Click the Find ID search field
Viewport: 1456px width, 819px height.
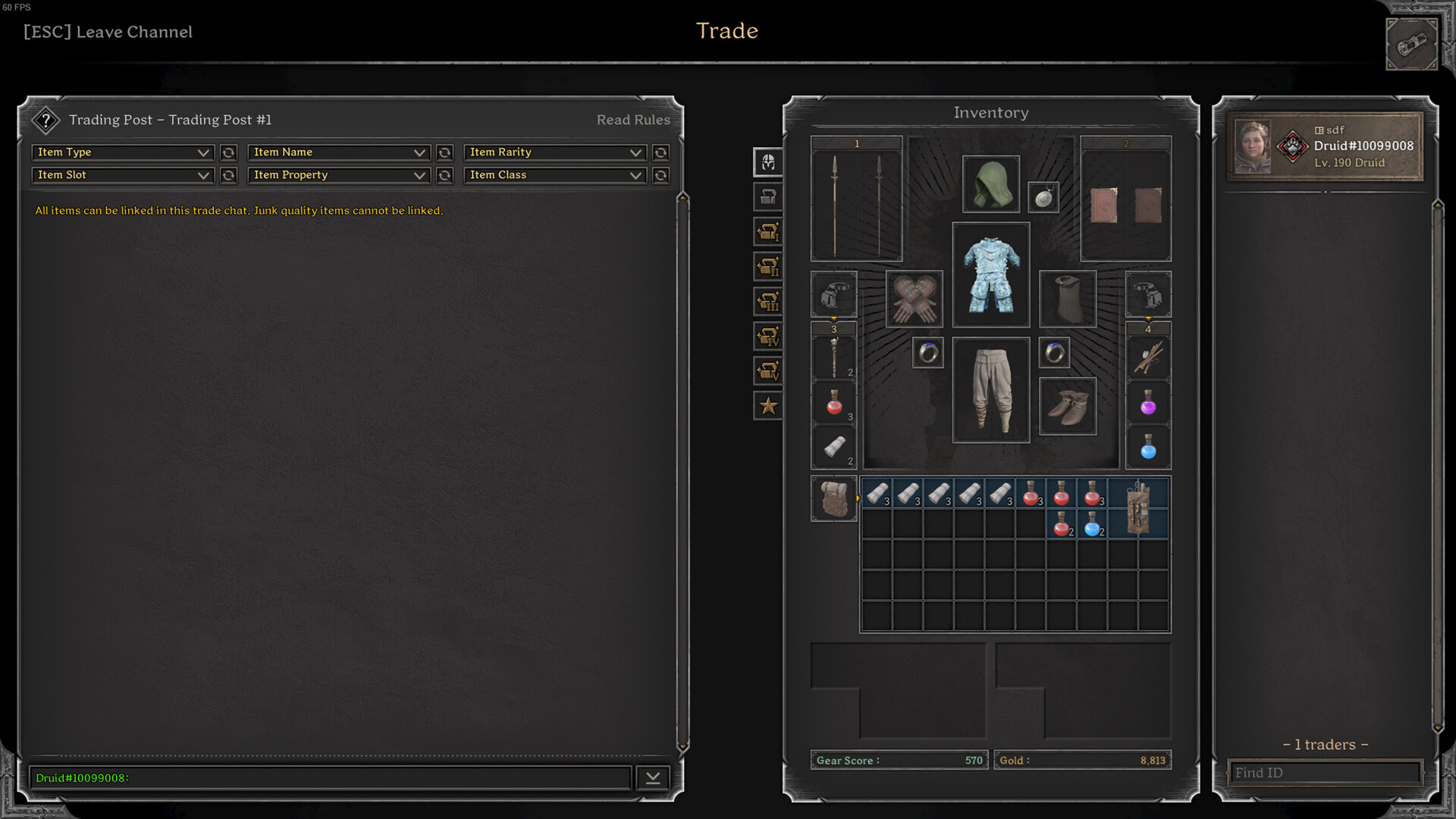(1323, 773)
